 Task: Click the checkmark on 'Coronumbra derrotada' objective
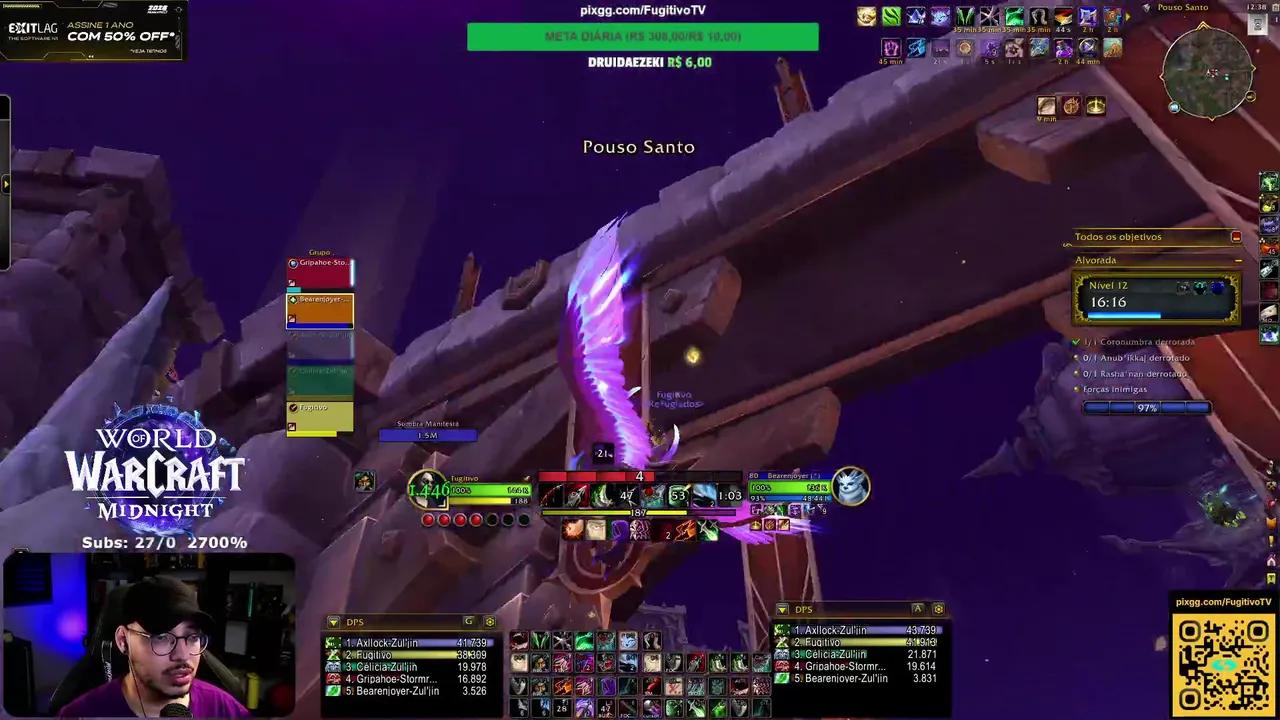point(1077,341)
